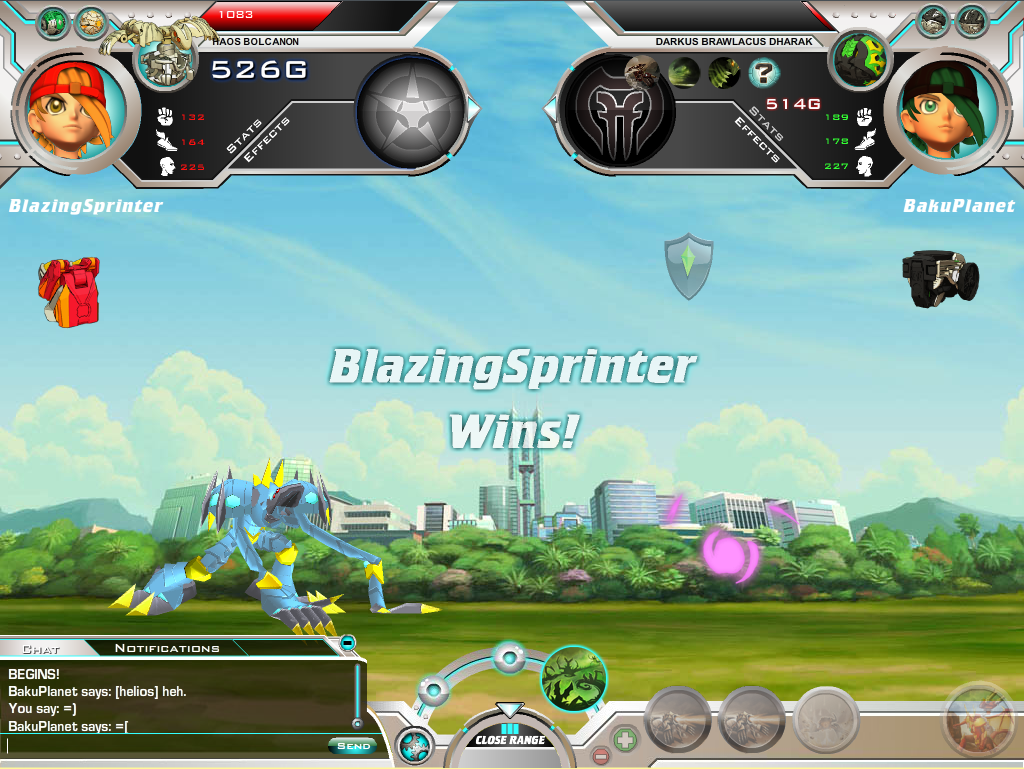Click the green plus button
Viewport: 1024px width, 769px height.
624,739
